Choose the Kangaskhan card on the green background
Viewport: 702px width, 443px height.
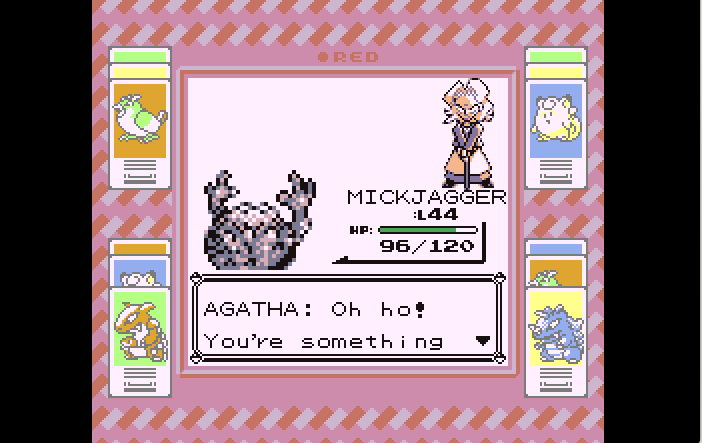(139, 328)
